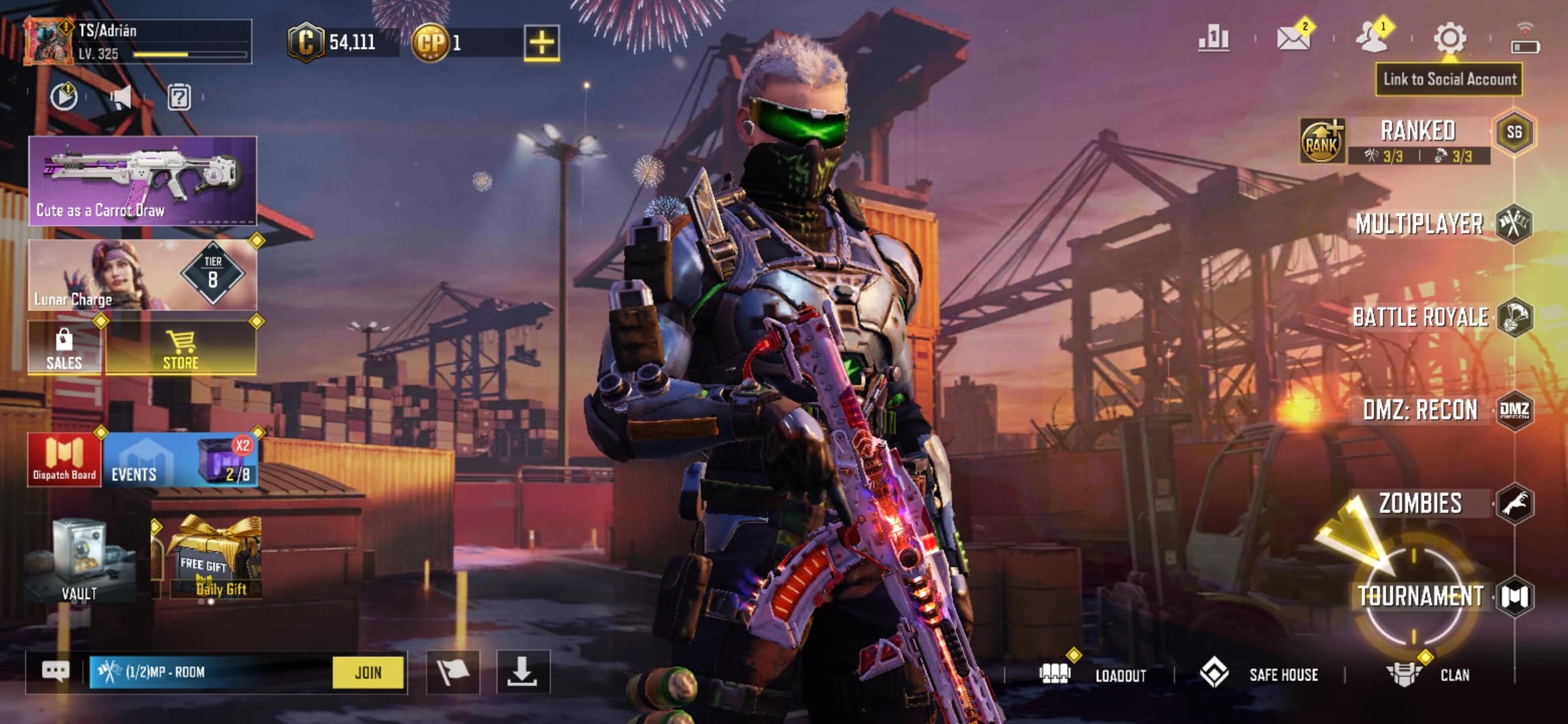The height and width of the screenshot is (724, 1568).
Task: Open the Cute as a Carrot Draw banner
Action: click(142, 180)
